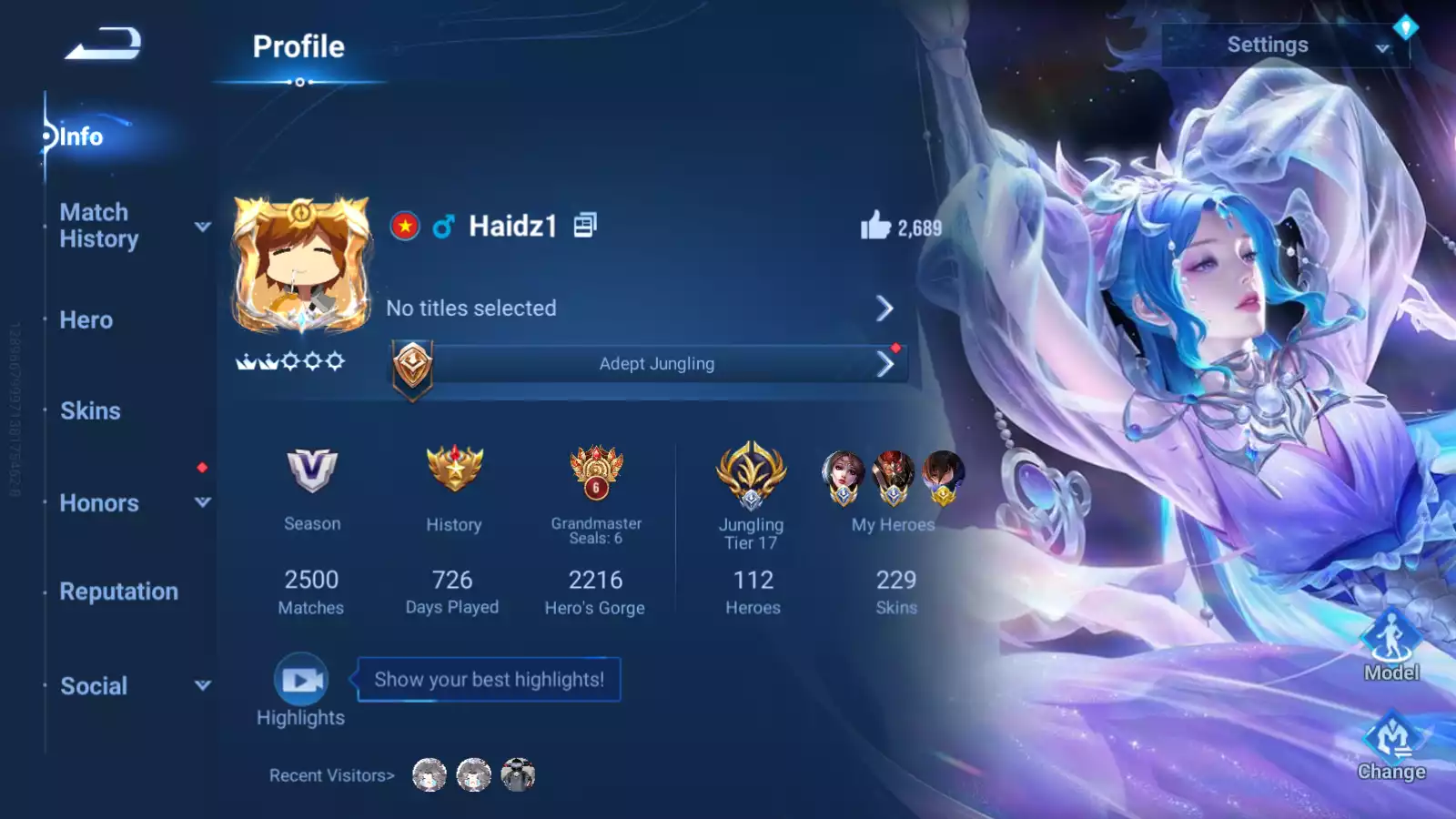View the Season rank emblem
Screen dimensions: 1456x819
(x=311, y=470)
